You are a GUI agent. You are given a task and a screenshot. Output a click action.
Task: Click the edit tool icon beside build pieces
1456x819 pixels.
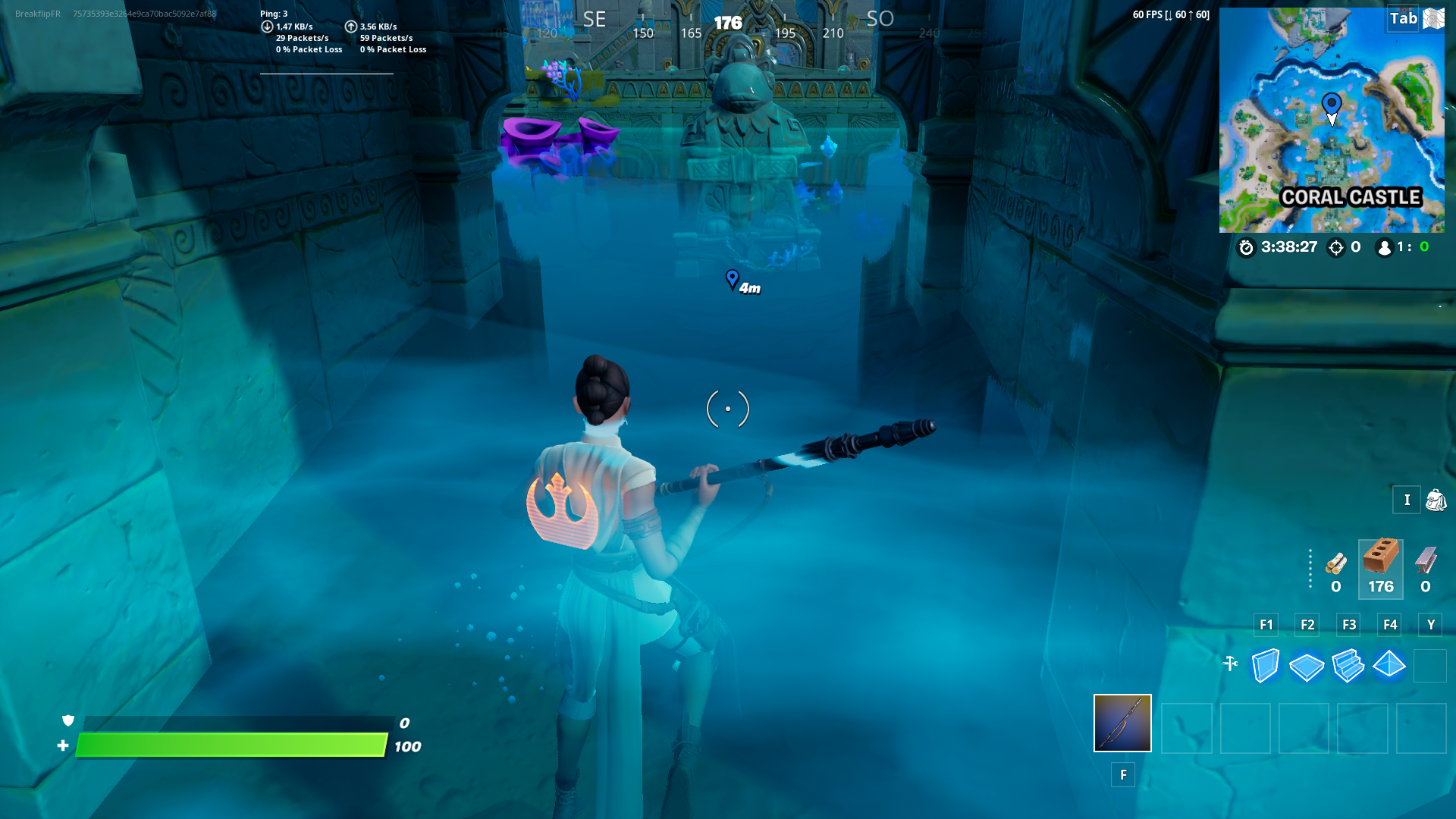pyautogui.click(x=1230, y=661)
